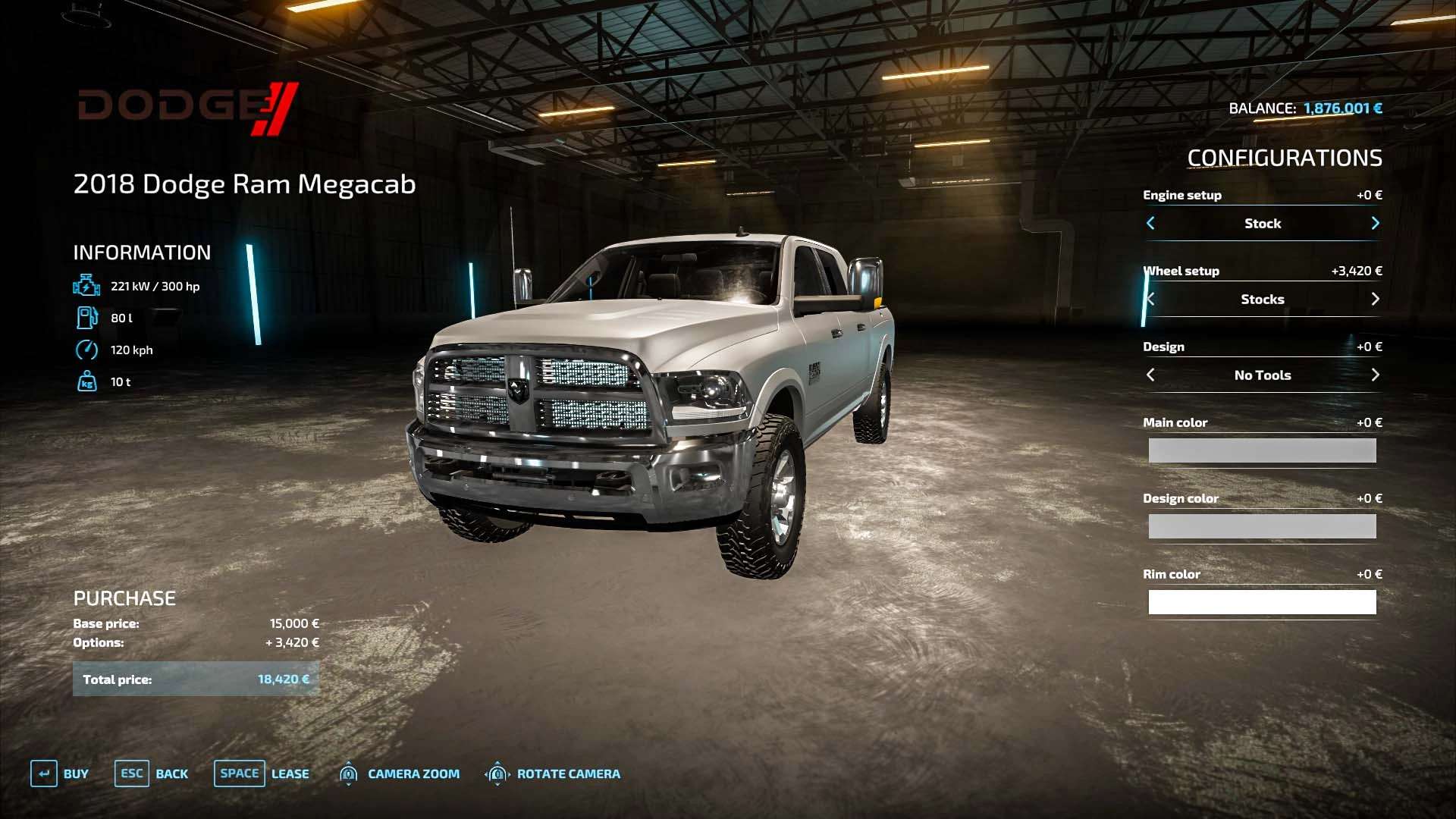Choose previous Design option
Image resolution: width=1456 pixels, height=819 pixels.
coord(1150,375)
